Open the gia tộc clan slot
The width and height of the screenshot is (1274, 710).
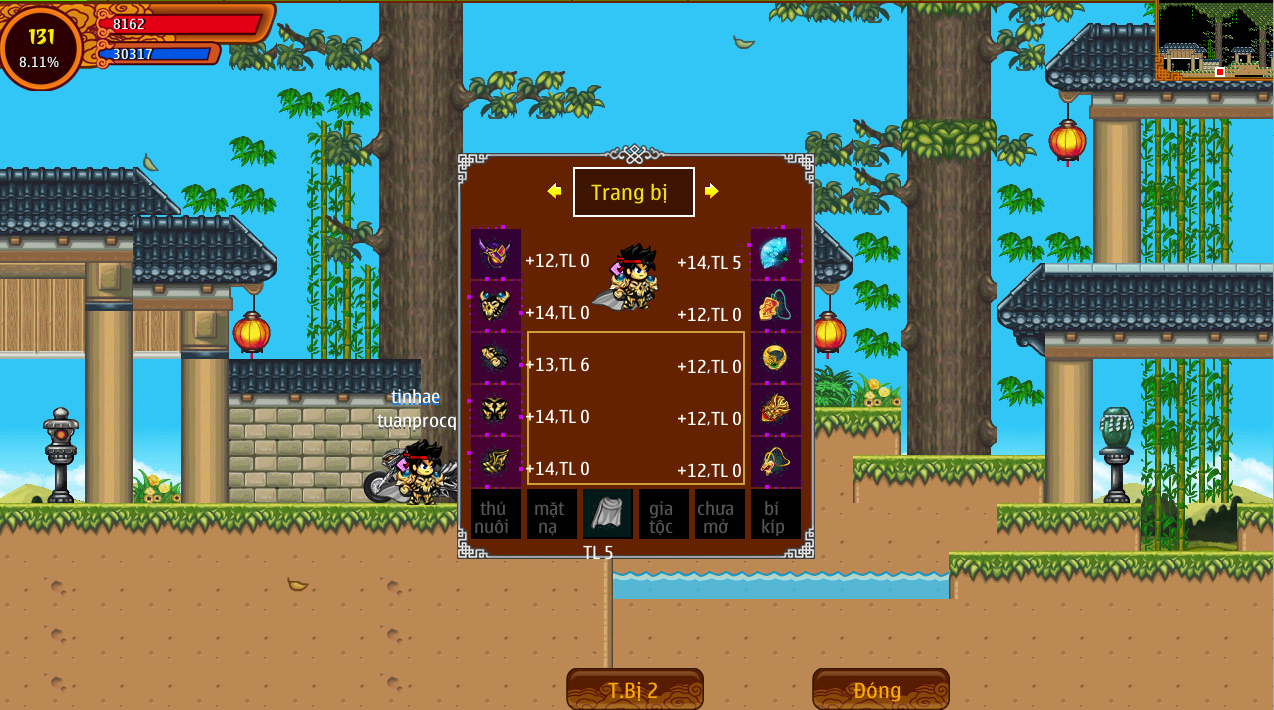pyautogui.click(x=664, y=514)
